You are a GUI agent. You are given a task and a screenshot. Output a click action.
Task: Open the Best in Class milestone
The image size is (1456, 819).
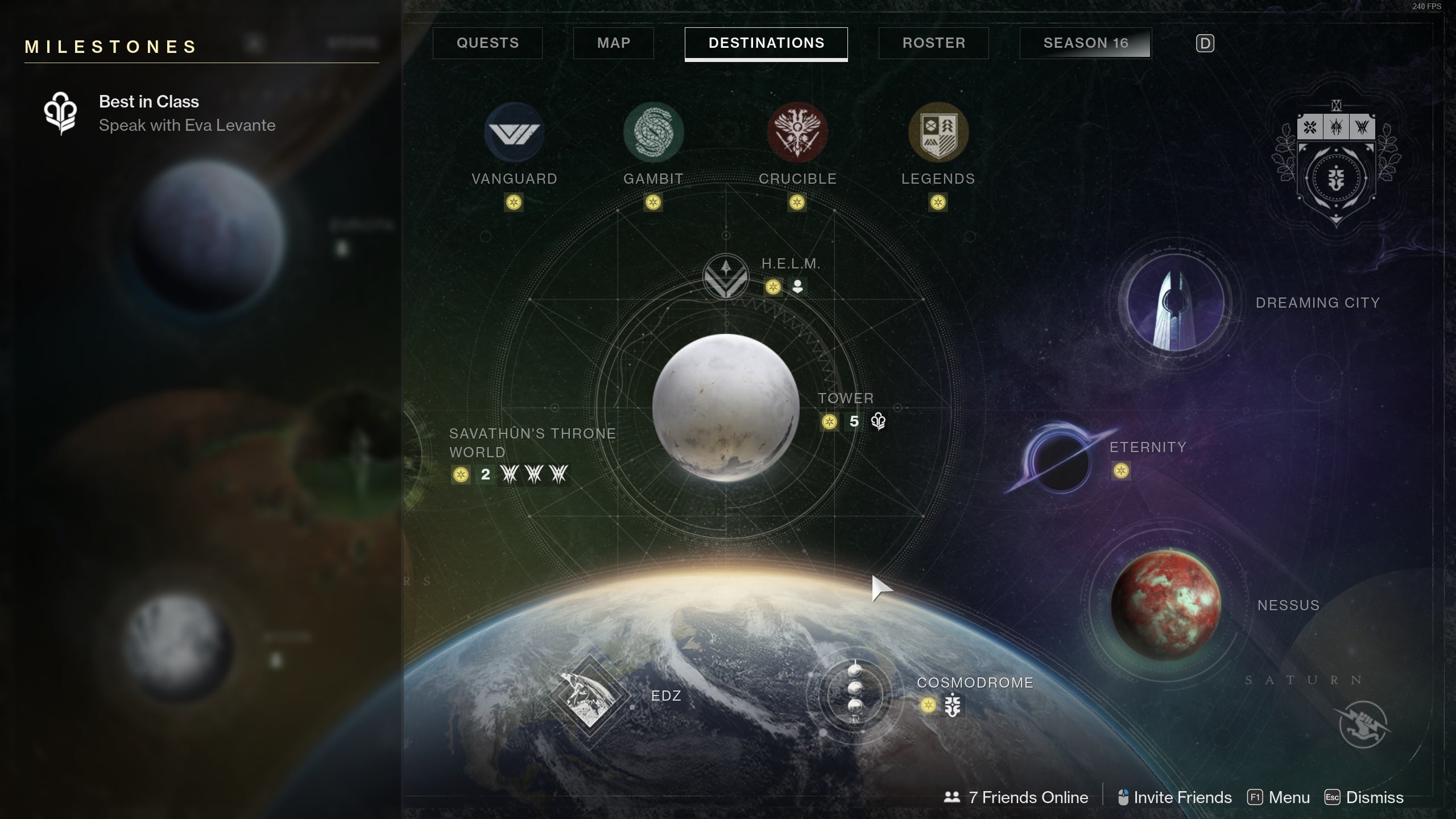click(x=149, y=113)
